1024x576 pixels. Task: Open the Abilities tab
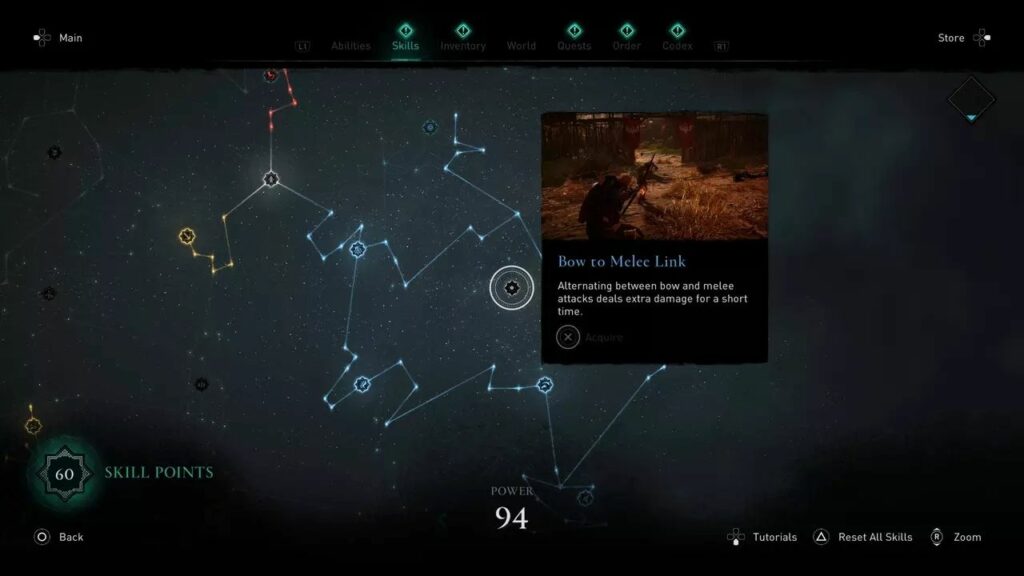point(350,46)
